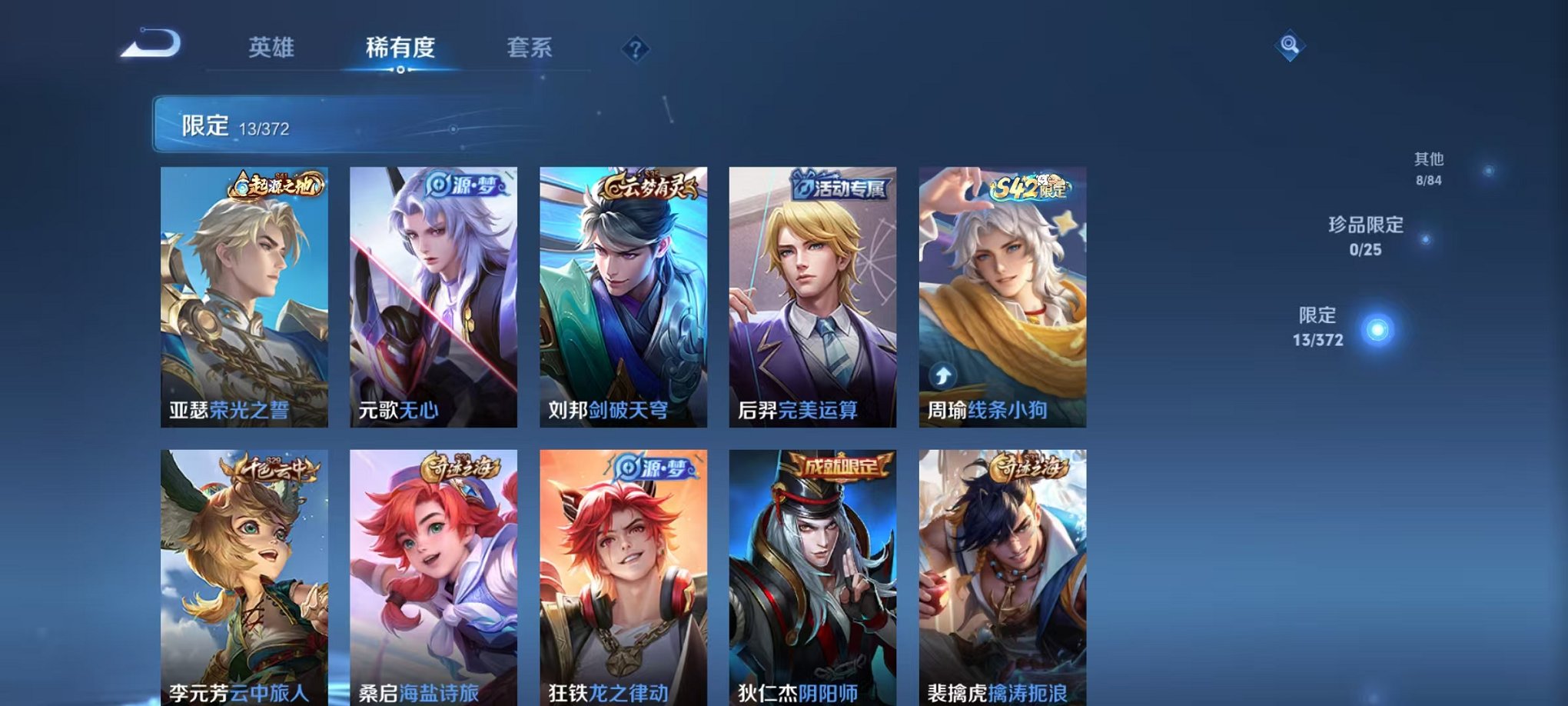Image resolution: width=1568 pixels, height=706 pixels.
Task: Open the search magnifier at top right
Action: coord(1290,46)
